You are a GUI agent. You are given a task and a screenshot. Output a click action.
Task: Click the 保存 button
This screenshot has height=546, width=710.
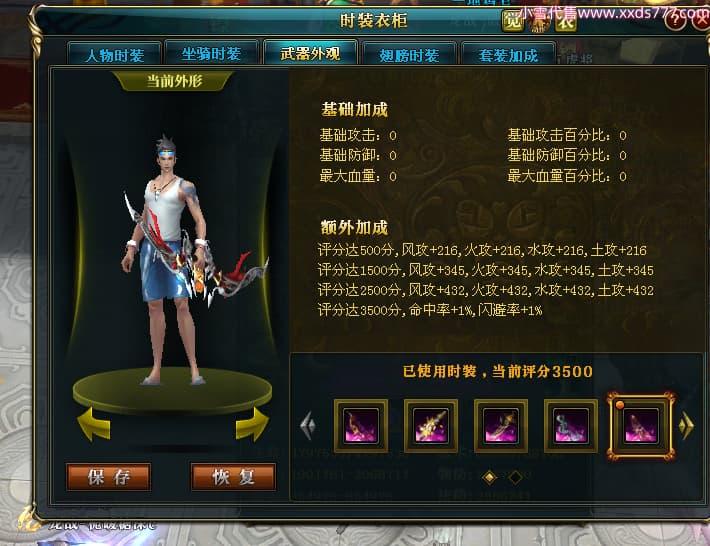click(109, 476)
